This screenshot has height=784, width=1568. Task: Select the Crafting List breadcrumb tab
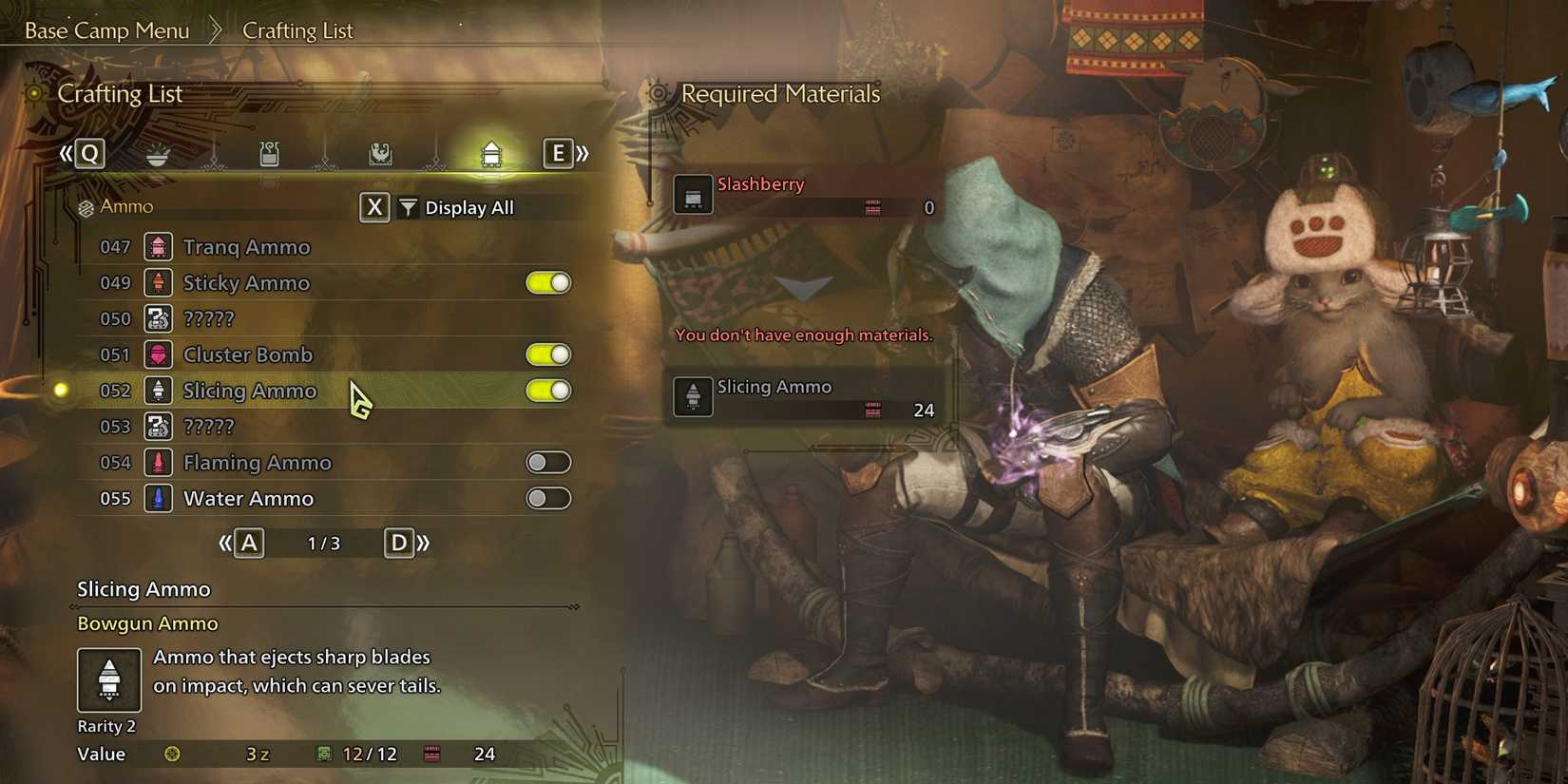pyautogui.click(x=298, y=29)
